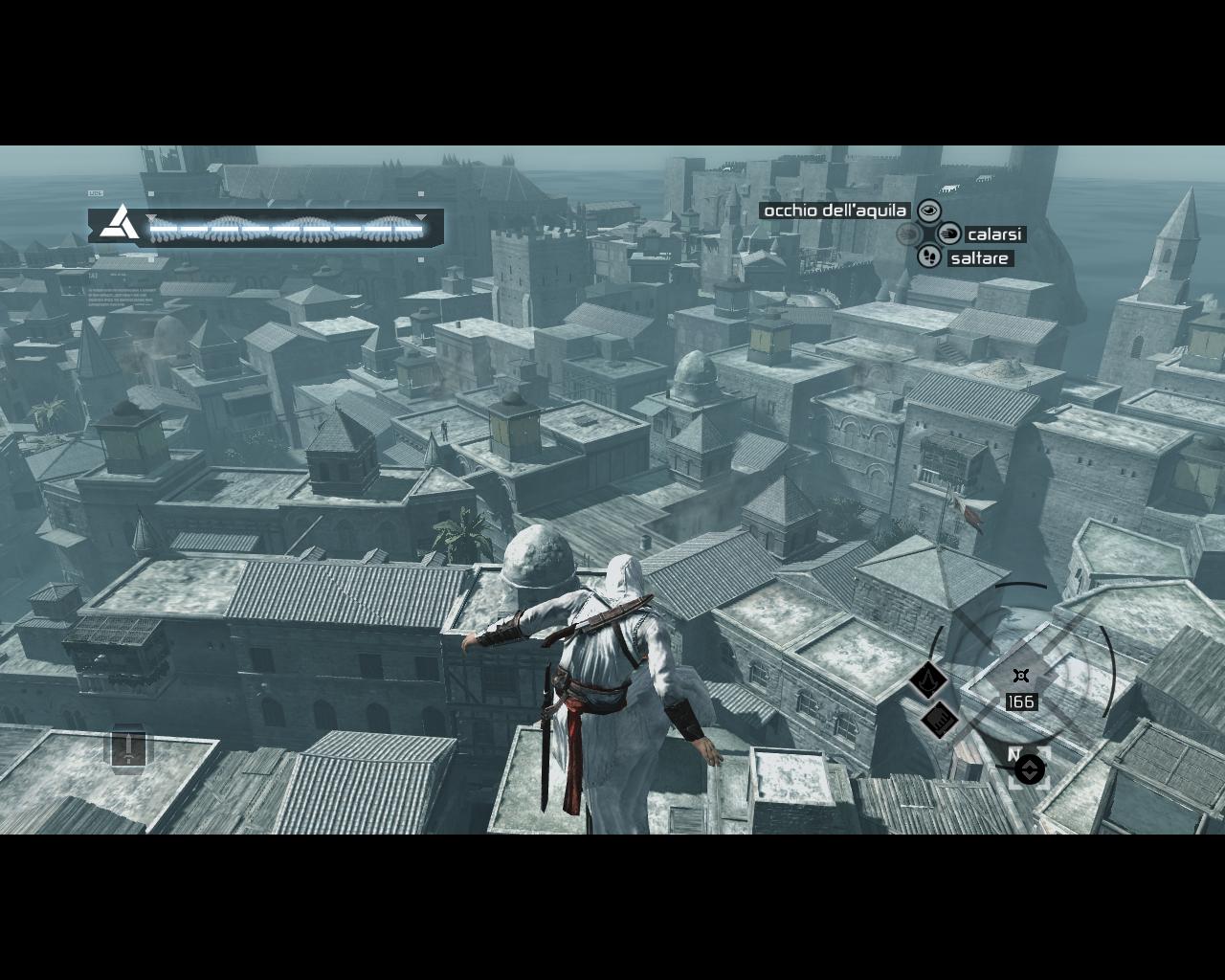Click the open-hand icon next to 'calarsi'
Viewport: 1225px width, 980px height.
[x=948, y=234]
